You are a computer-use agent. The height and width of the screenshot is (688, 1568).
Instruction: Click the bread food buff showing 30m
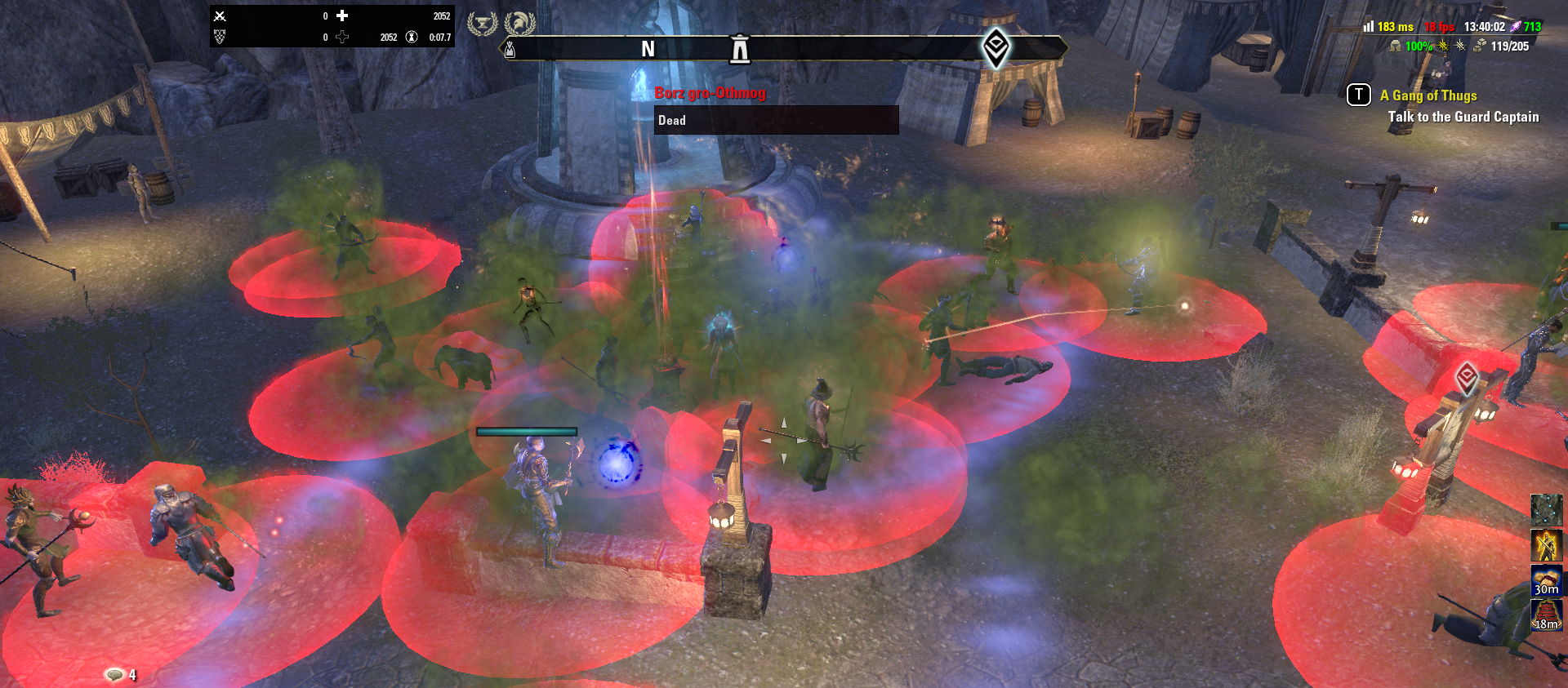point(1546,580)
